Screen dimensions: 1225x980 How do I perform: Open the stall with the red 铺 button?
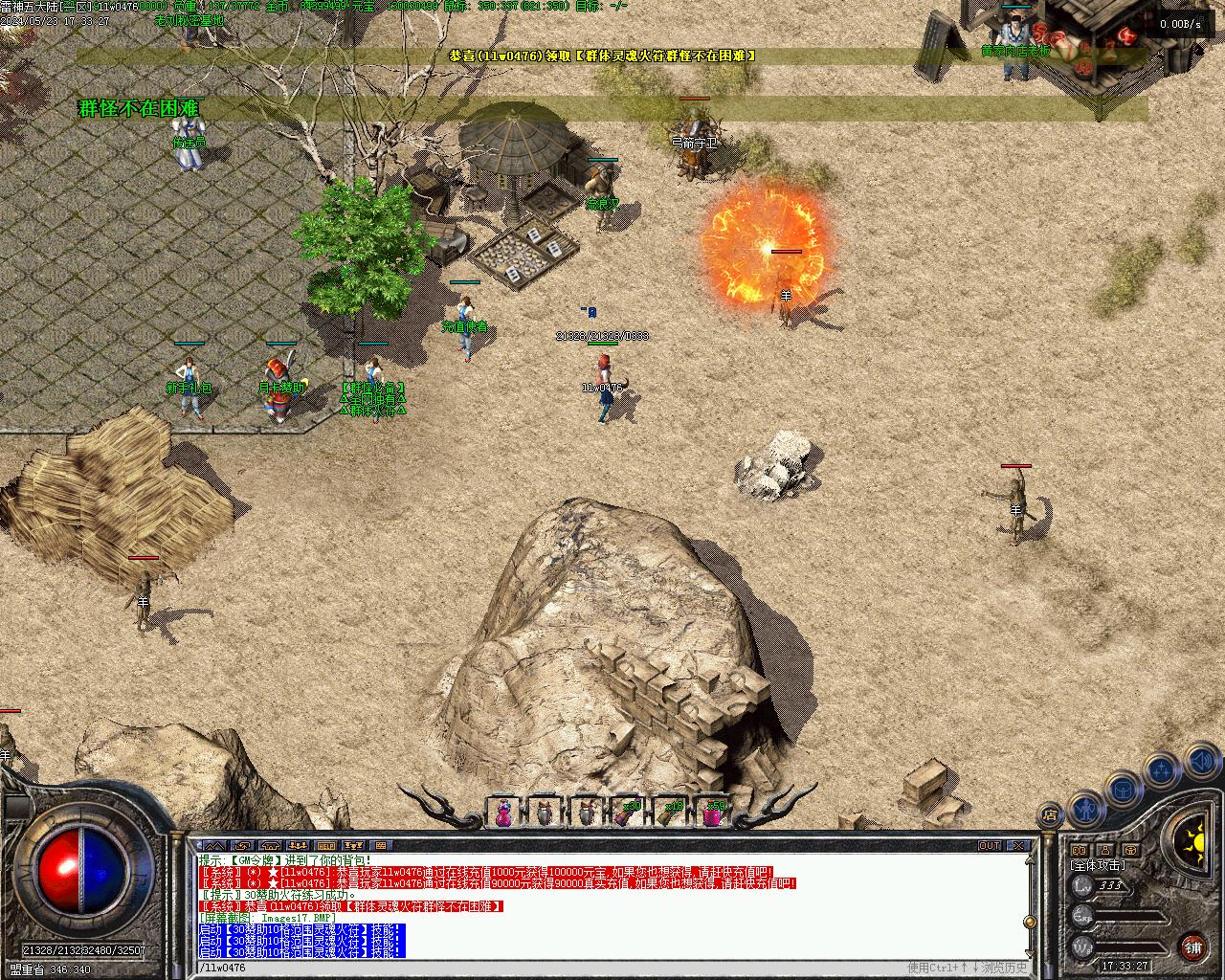coord(1193,947)
